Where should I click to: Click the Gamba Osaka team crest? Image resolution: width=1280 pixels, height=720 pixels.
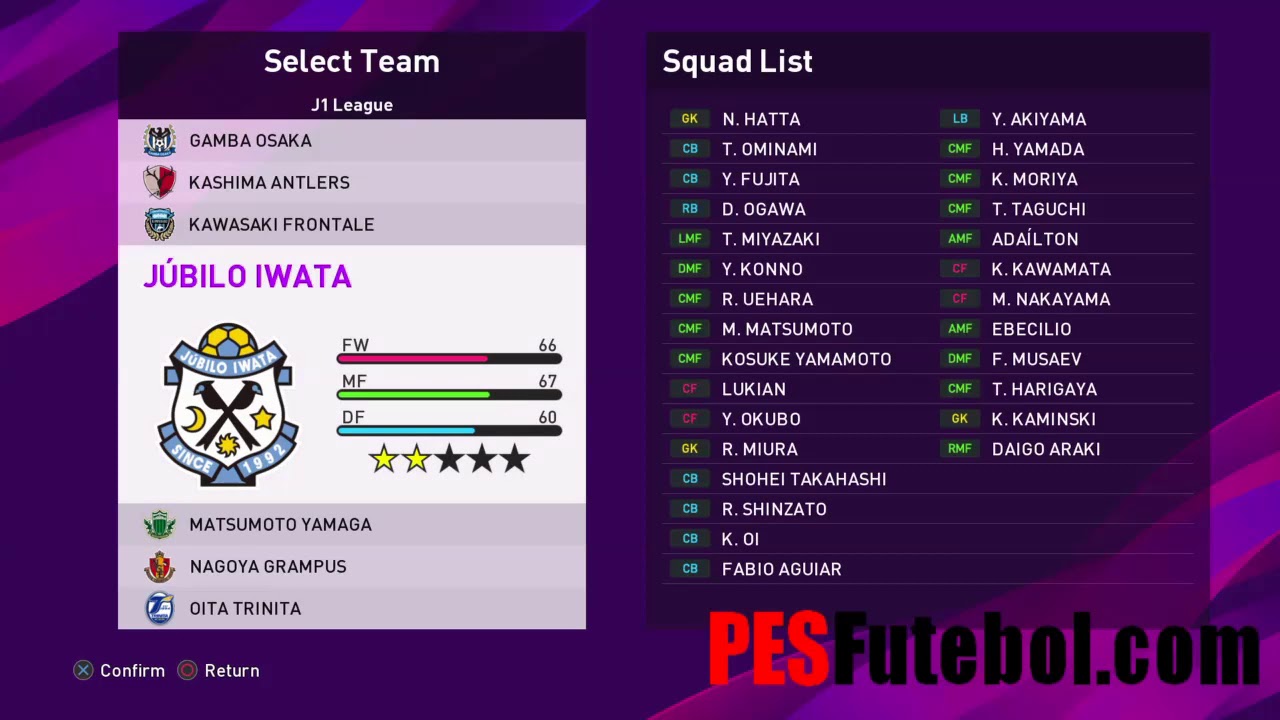(160, 140)
